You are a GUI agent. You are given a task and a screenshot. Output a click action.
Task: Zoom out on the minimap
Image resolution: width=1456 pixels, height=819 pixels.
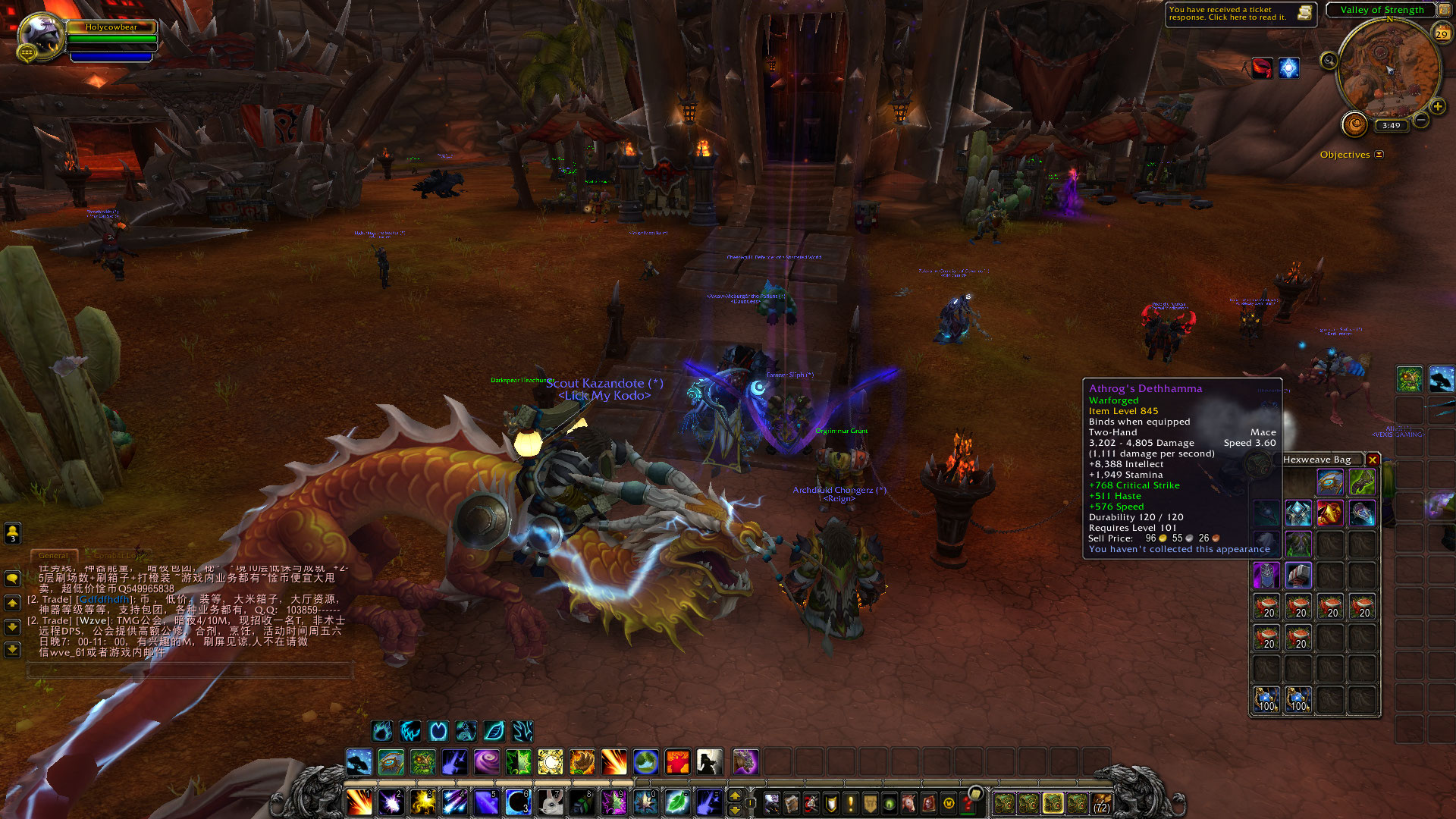click(x=1421, y=120)
